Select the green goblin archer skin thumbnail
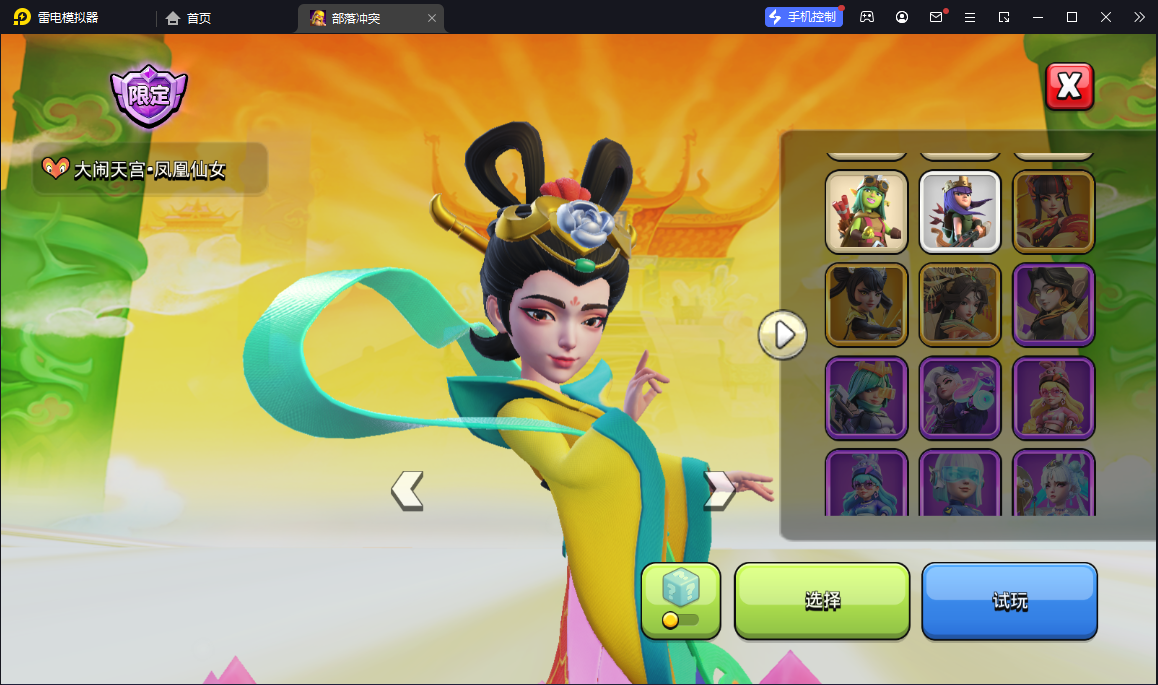 866,212
